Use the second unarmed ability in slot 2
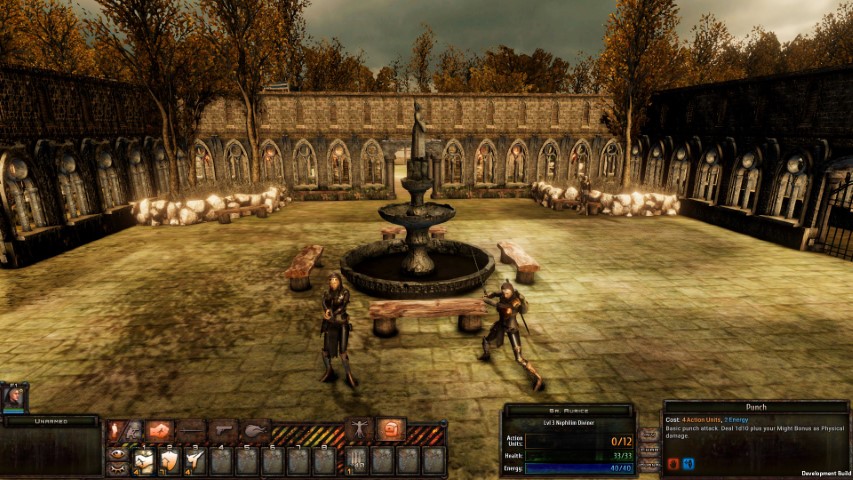 tap(170, 460)
